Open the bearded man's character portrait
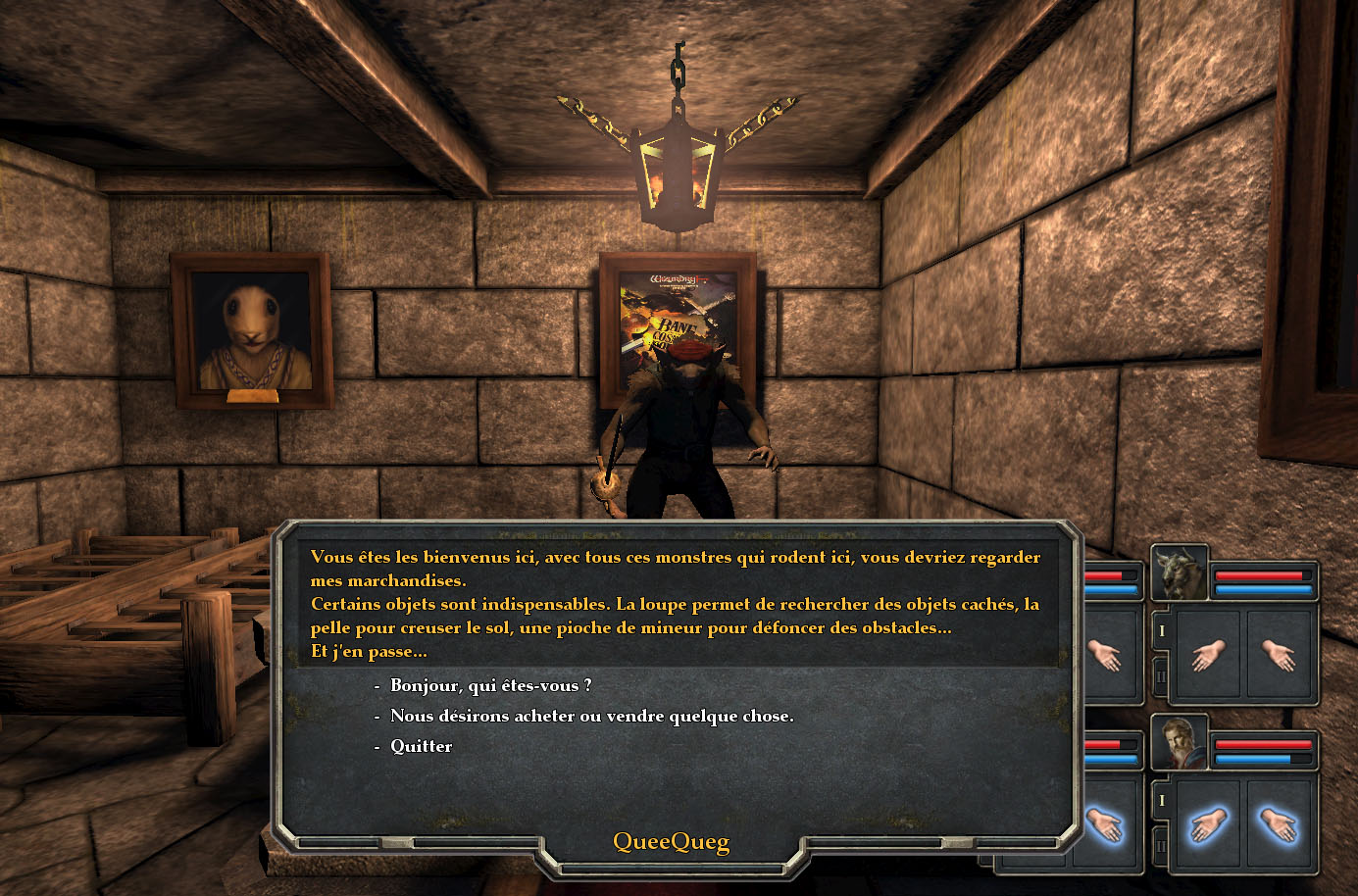1358x896 pixels. 1179,744
